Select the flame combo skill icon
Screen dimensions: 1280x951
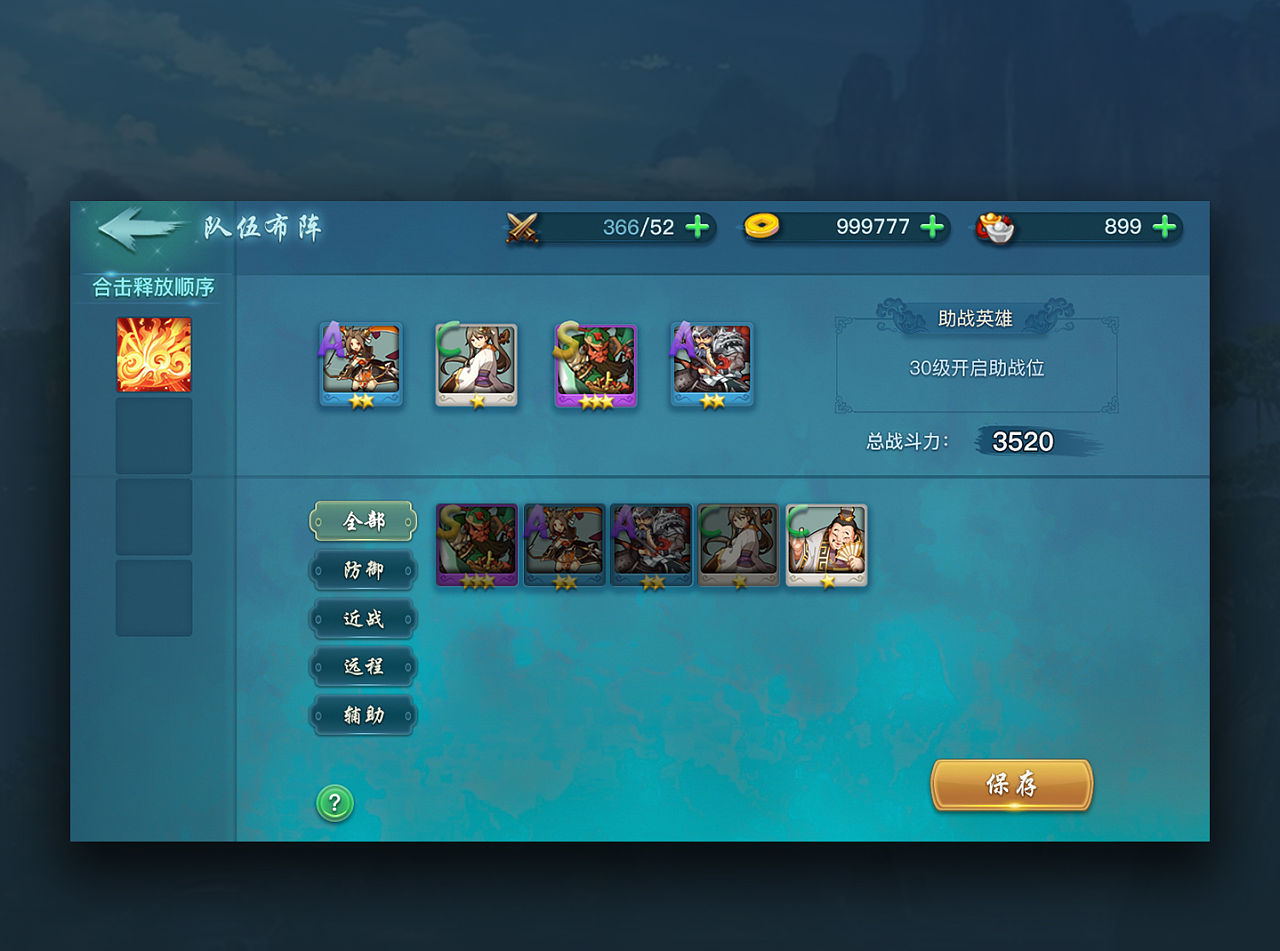(x=154, y=355)
